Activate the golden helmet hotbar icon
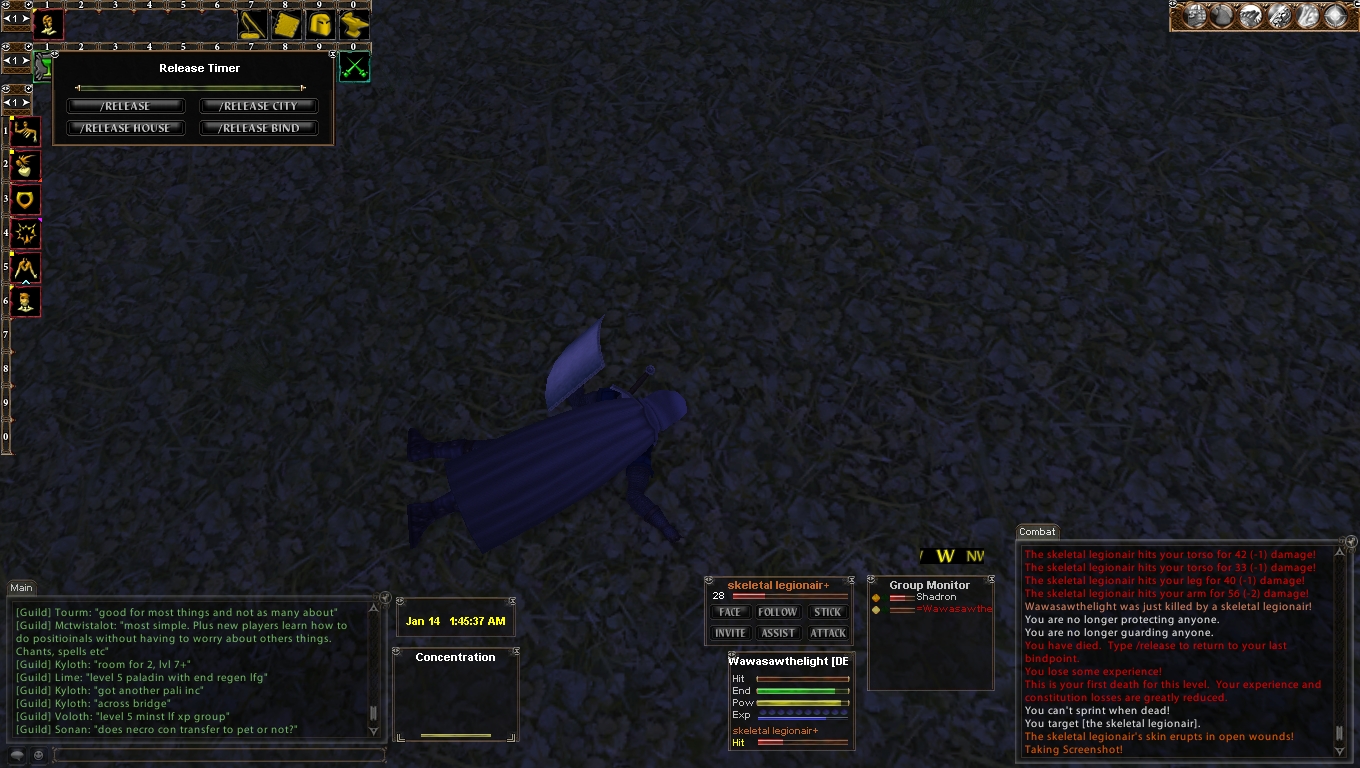This screenshot has width=1360, height=768. [320, 25]
